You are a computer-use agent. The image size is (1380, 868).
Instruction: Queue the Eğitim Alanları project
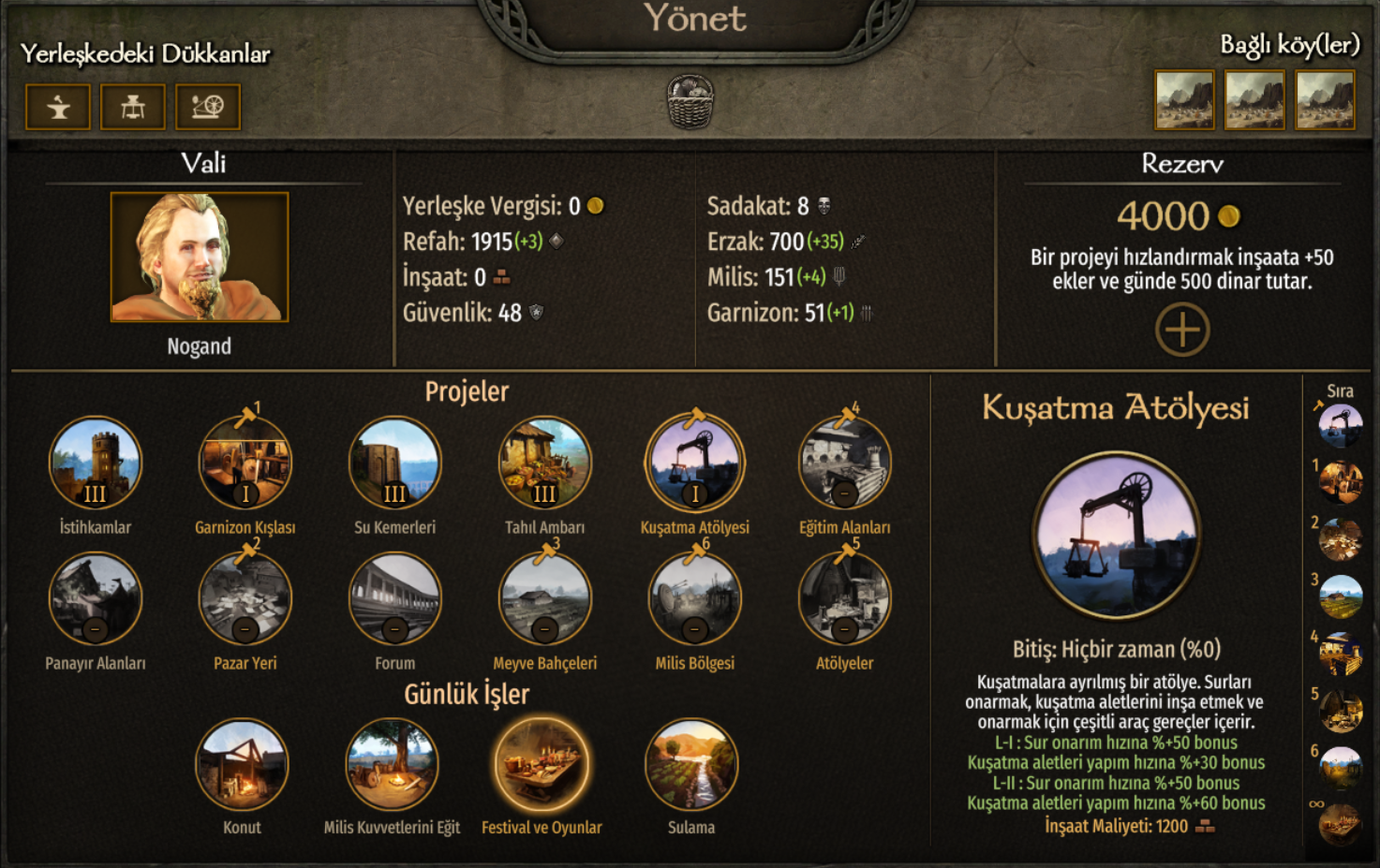[x=844, y=463]
